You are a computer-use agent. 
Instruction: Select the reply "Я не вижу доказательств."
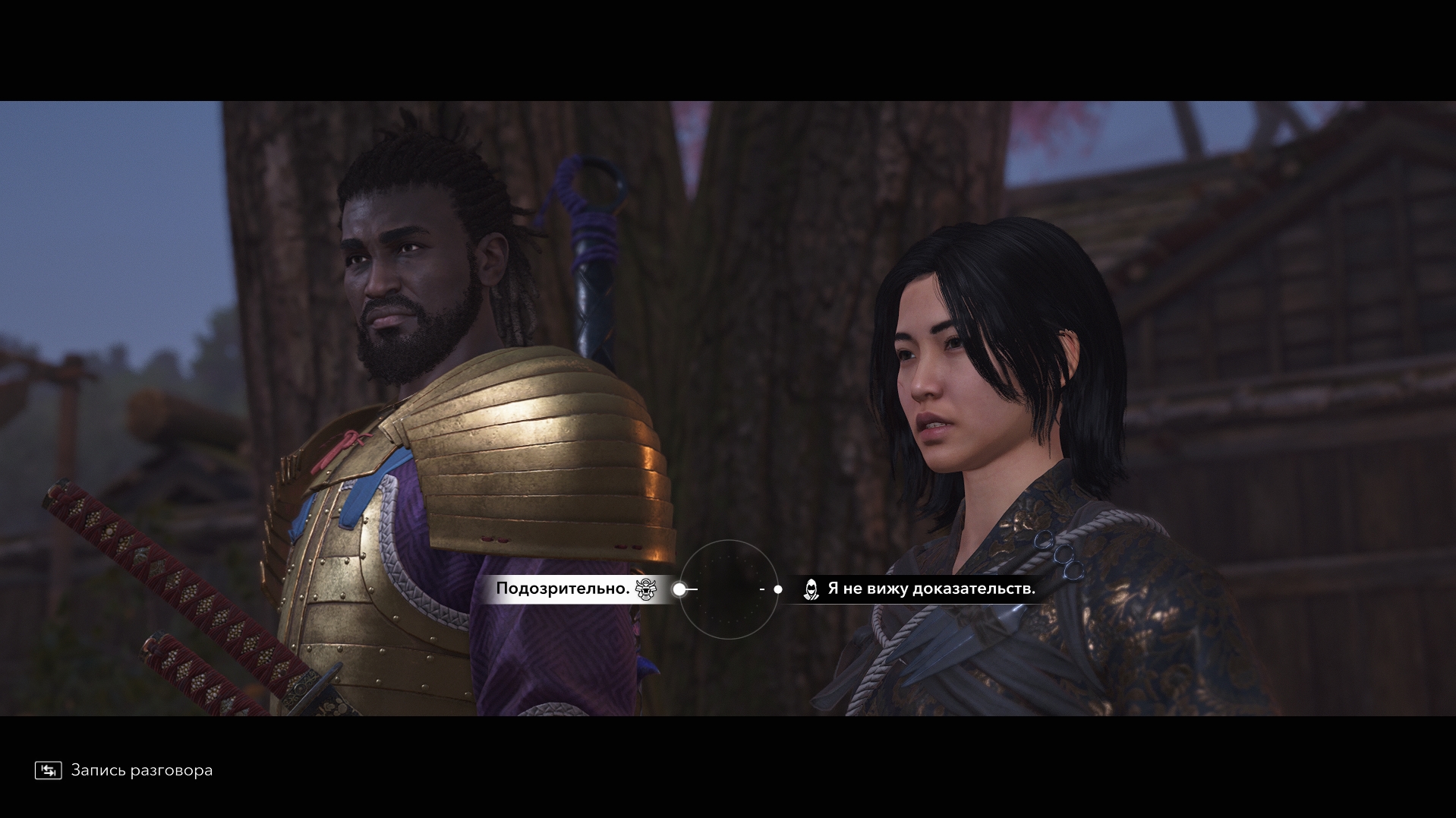coord(931,589)
